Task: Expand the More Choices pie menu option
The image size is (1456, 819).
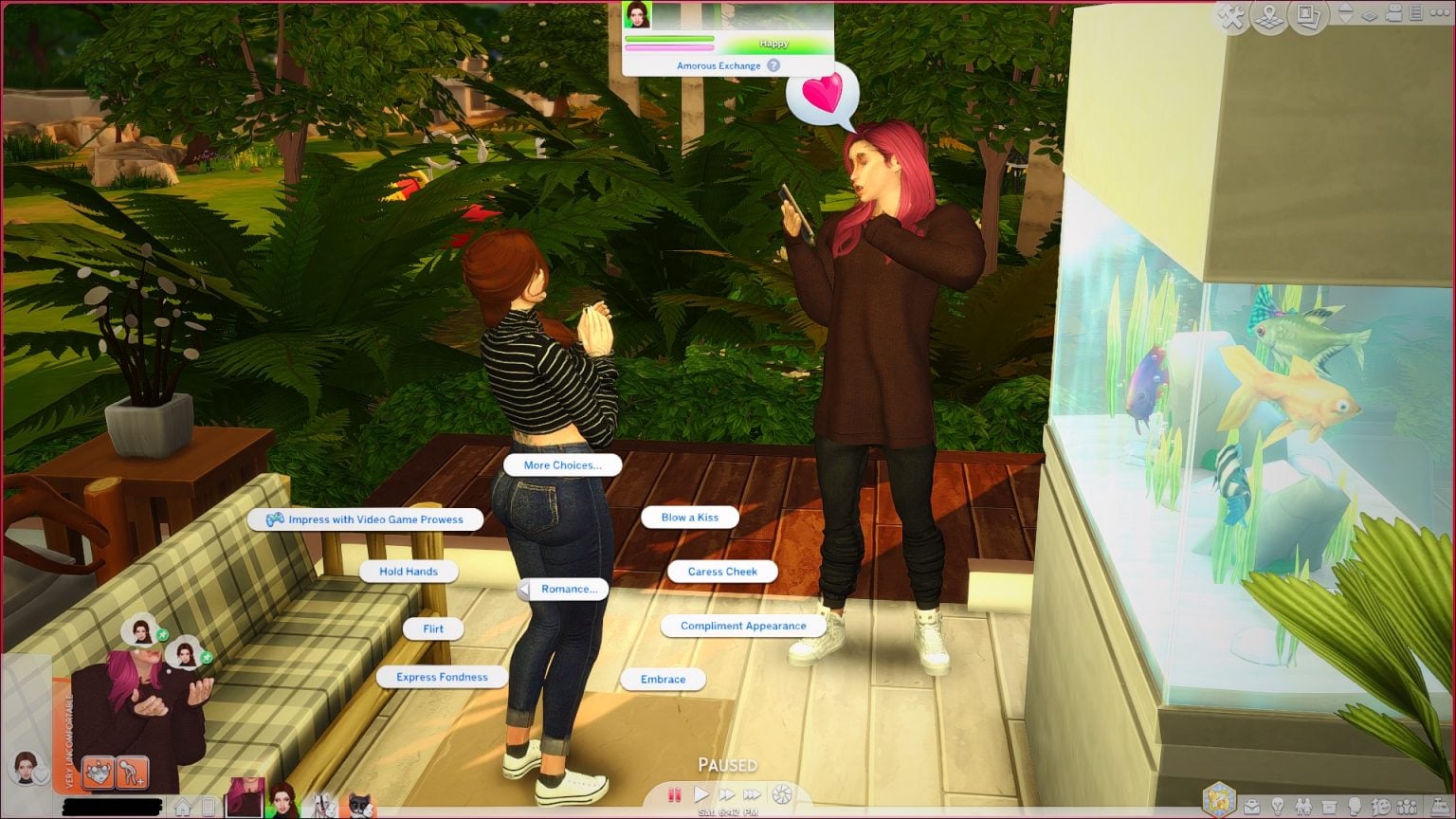Action: pos(561,465)
